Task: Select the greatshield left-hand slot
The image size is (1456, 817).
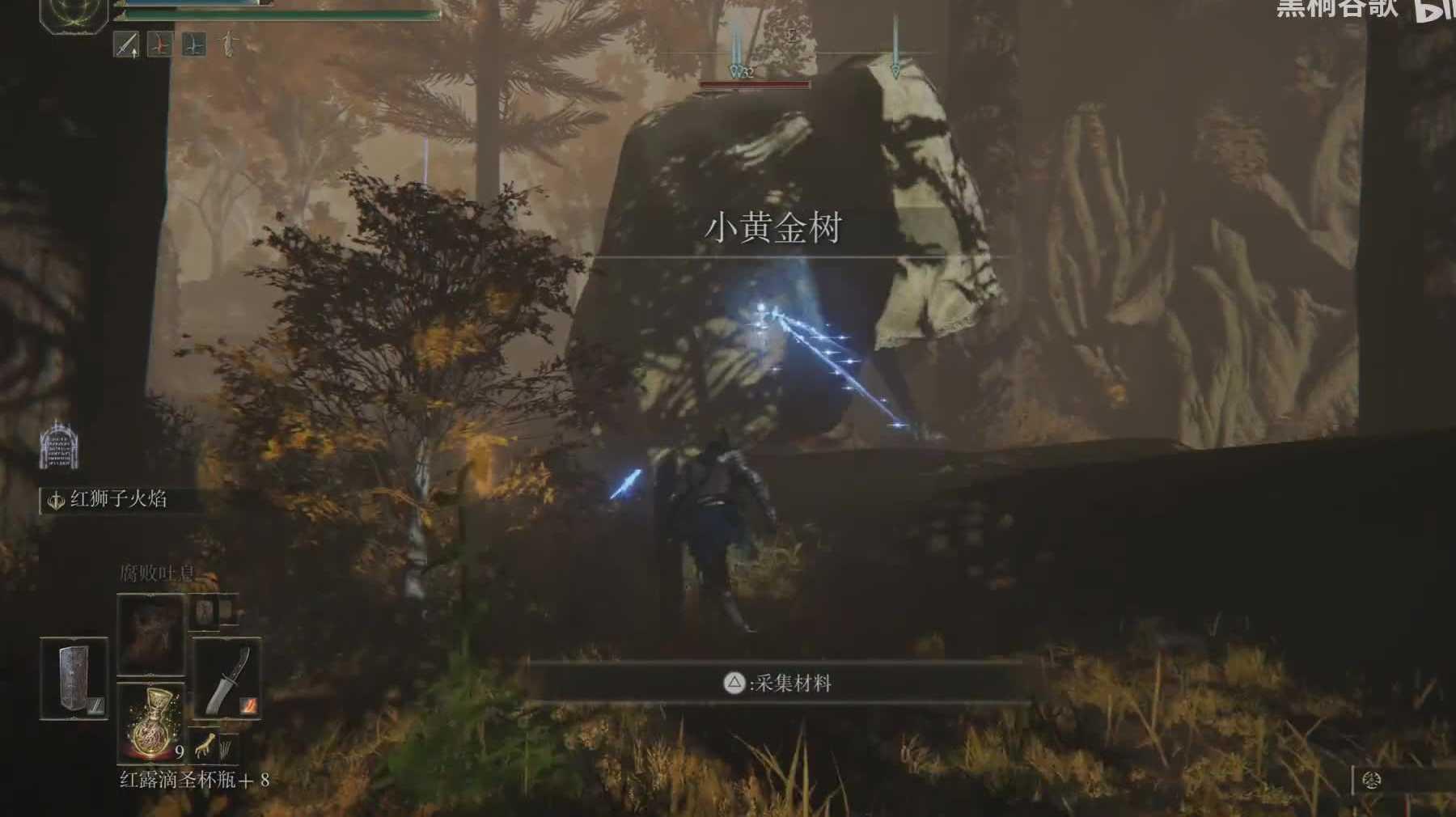Action: 74,678
